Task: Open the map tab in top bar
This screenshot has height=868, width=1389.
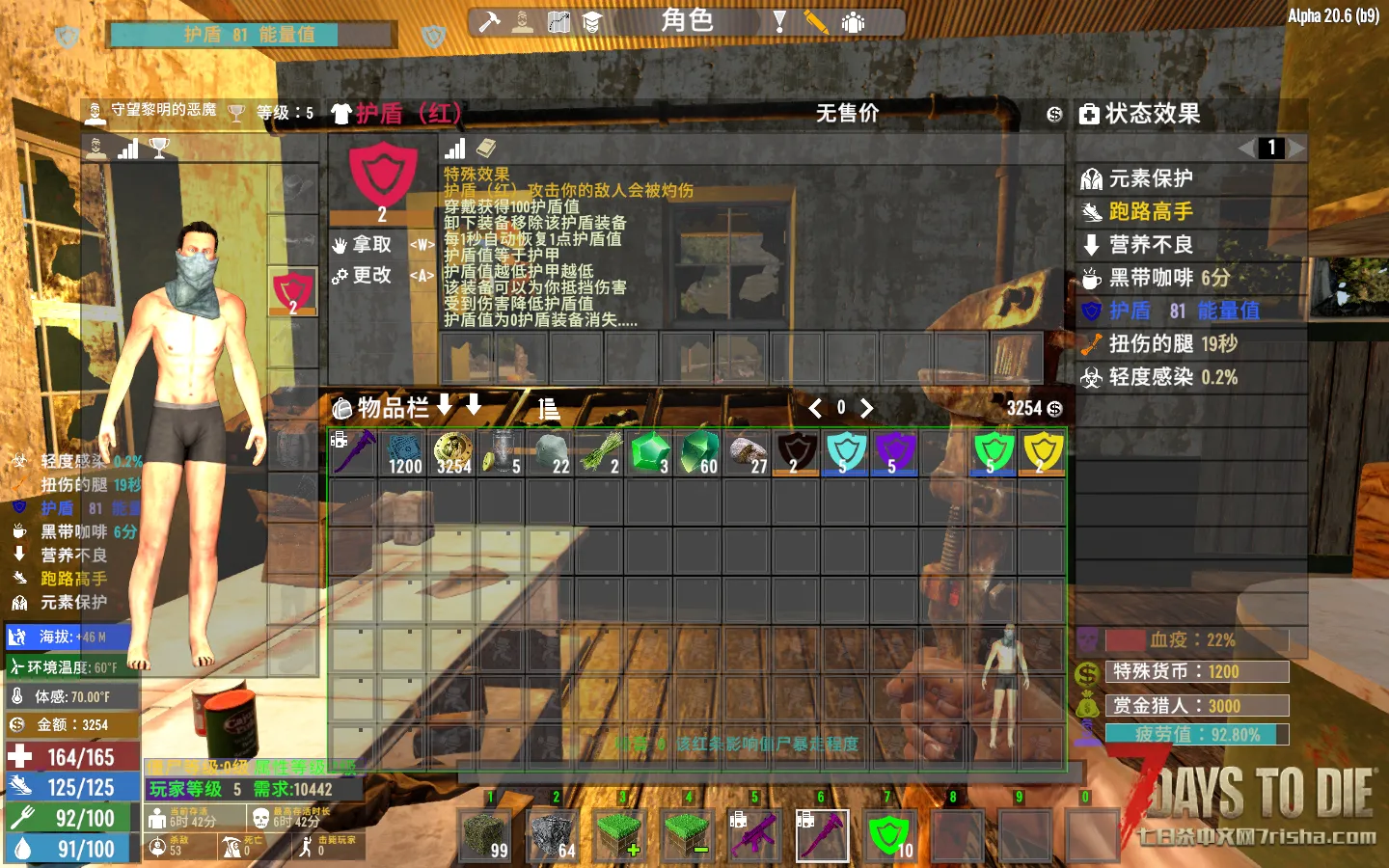Action: coord(558,21)
